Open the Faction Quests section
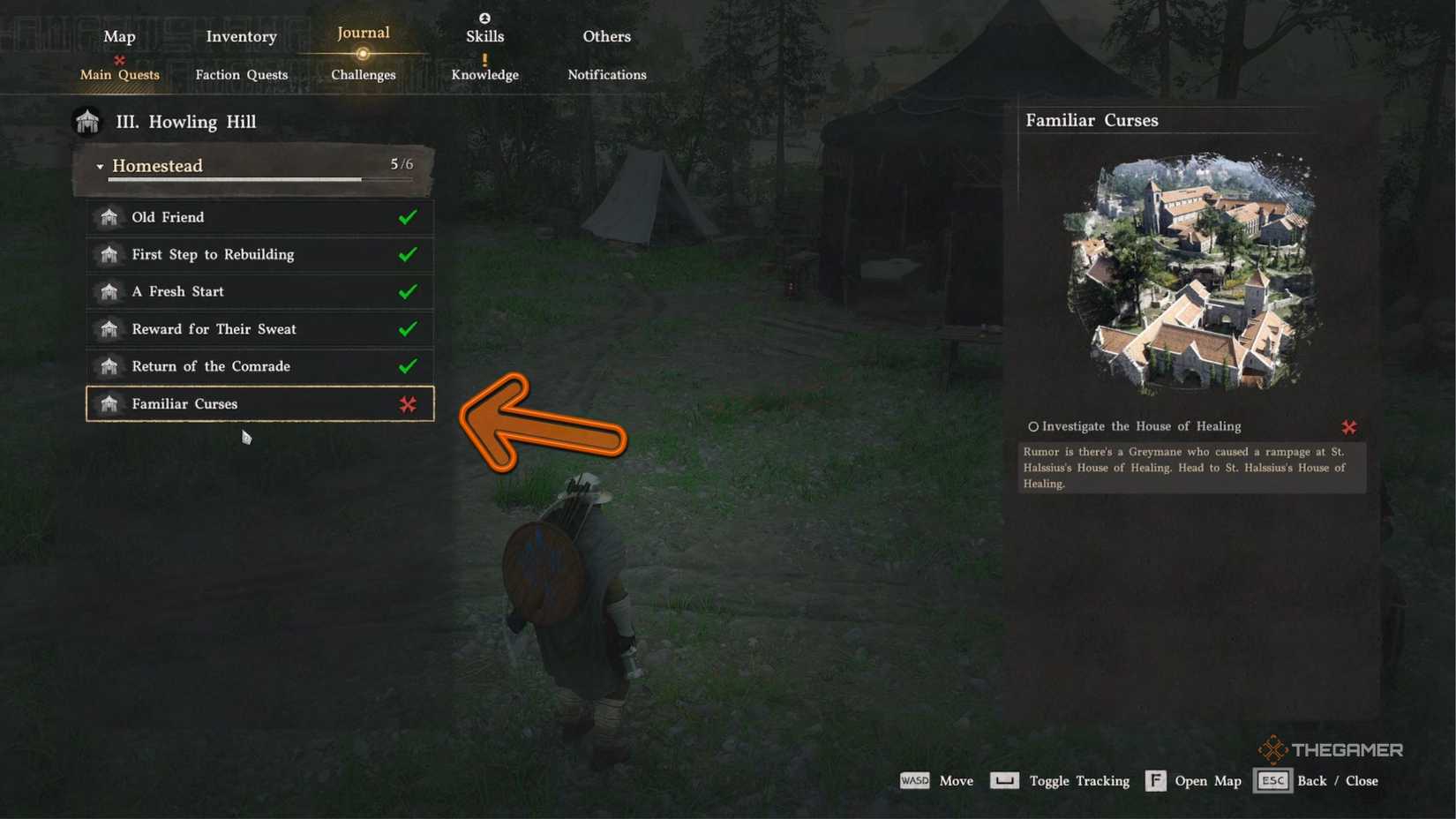This screenshot has height=819, width=1456. point(241,75)
